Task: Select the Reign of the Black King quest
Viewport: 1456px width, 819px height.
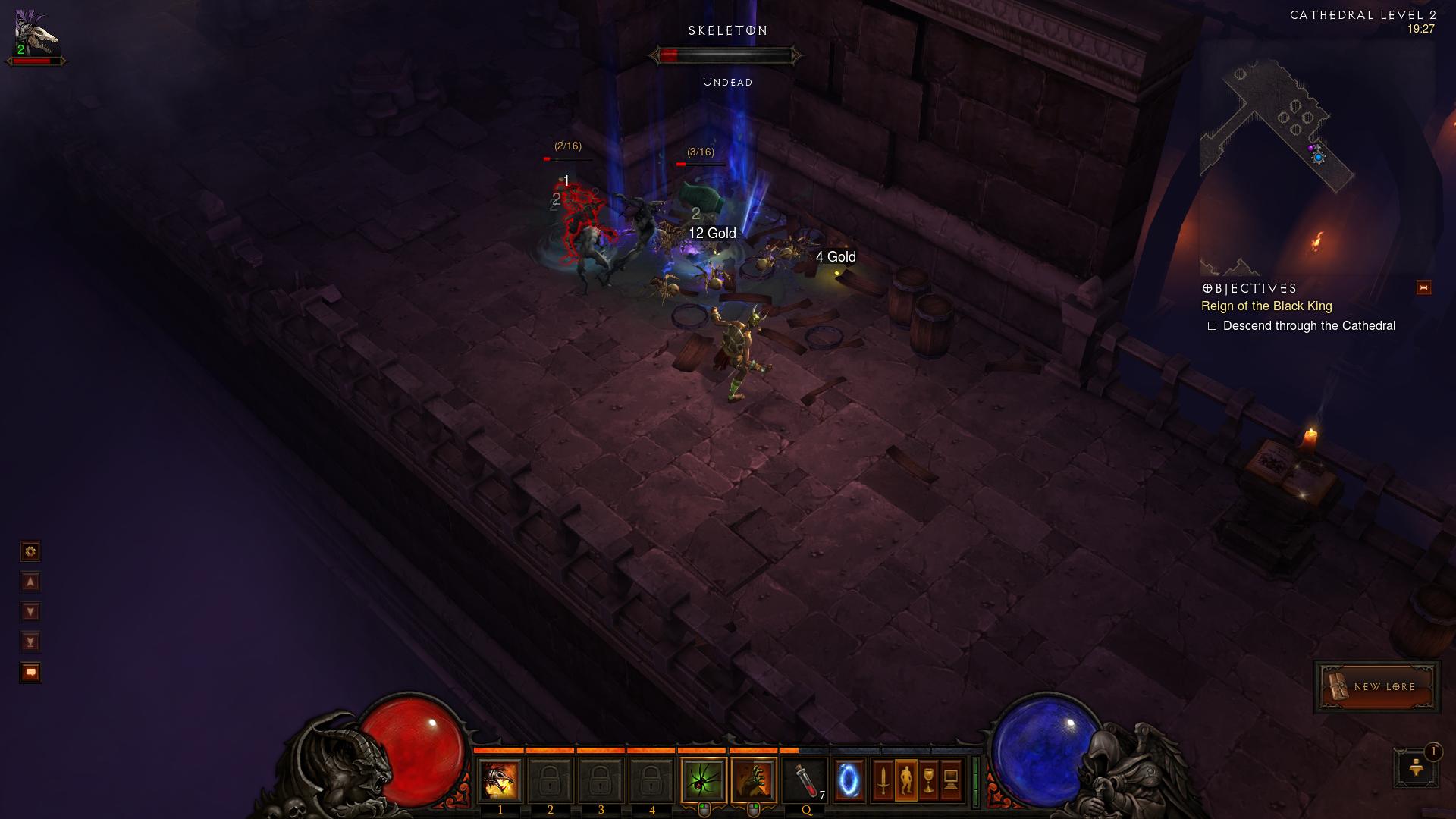Action: coord(1266,306)
